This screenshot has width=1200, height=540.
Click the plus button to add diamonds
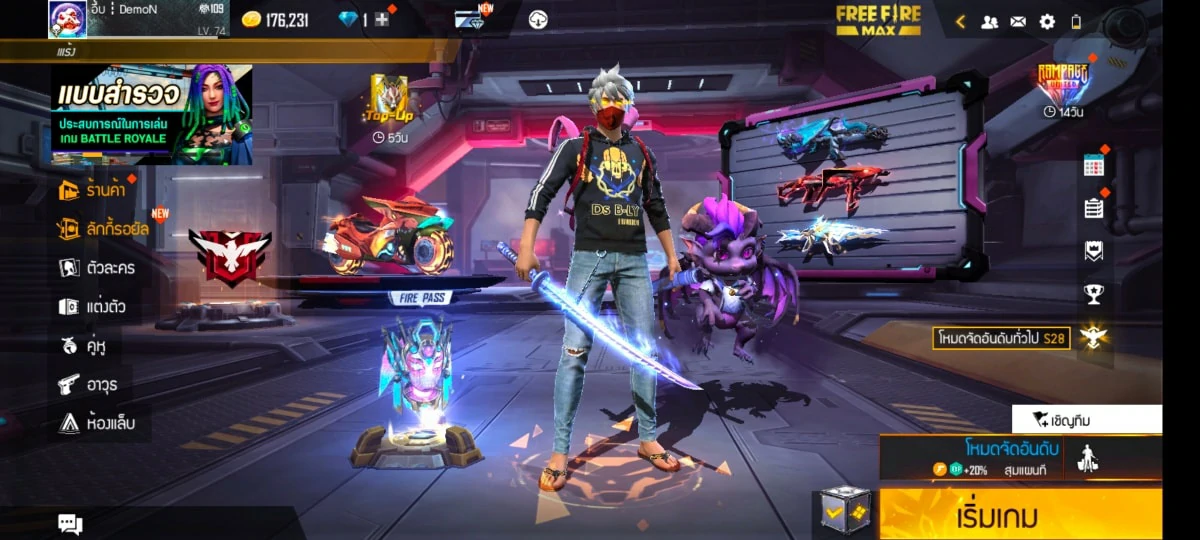click(382, 20)
